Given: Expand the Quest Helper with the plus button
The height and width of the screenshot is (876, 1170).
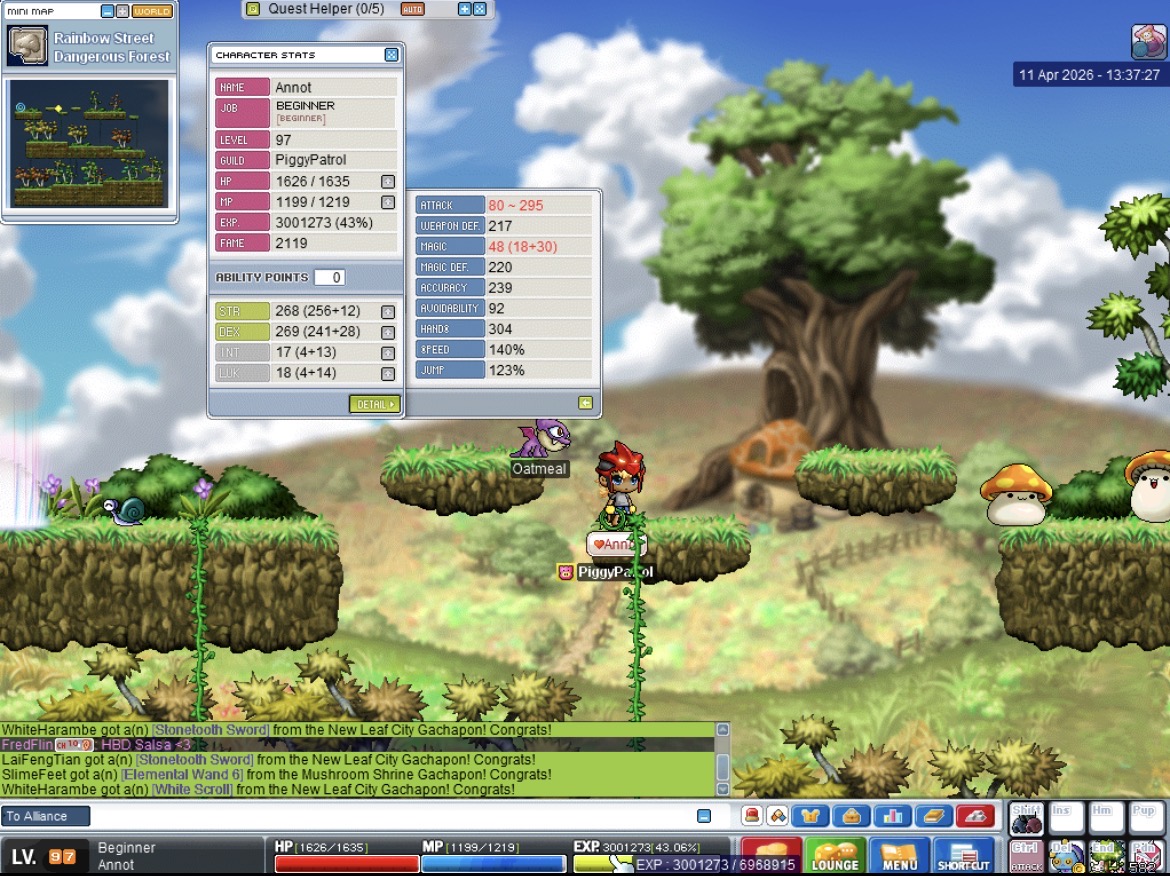Looking at the screenshot, I should pos(464,9).
